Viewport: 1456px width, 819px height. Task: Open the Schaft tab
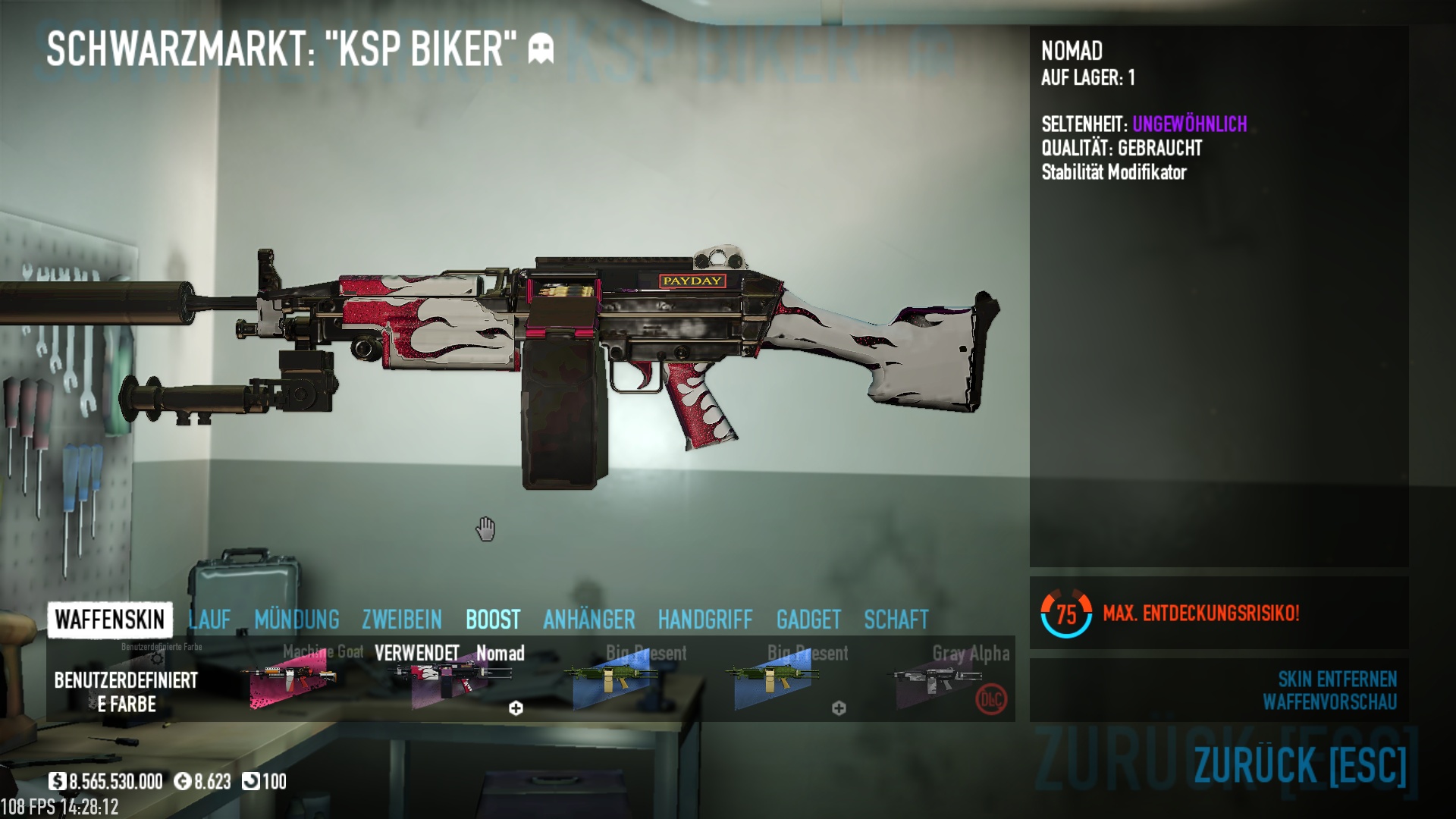point(896,620)
